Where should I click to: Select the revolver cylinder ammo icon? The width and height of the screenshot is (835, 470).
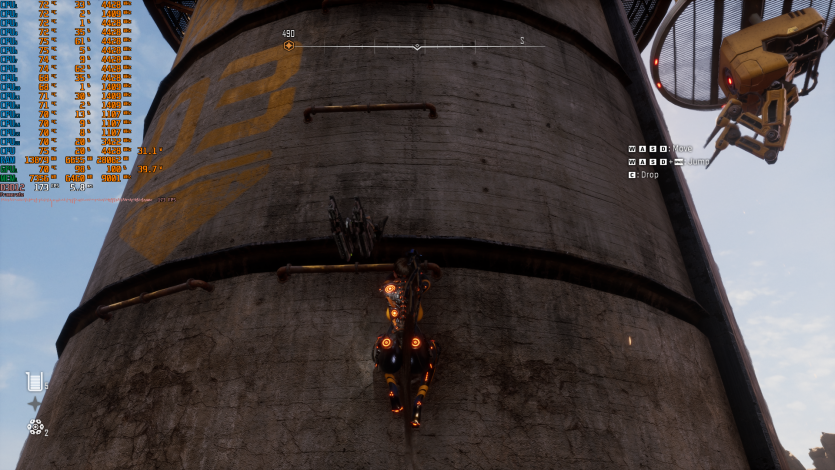tap(35, 427)
